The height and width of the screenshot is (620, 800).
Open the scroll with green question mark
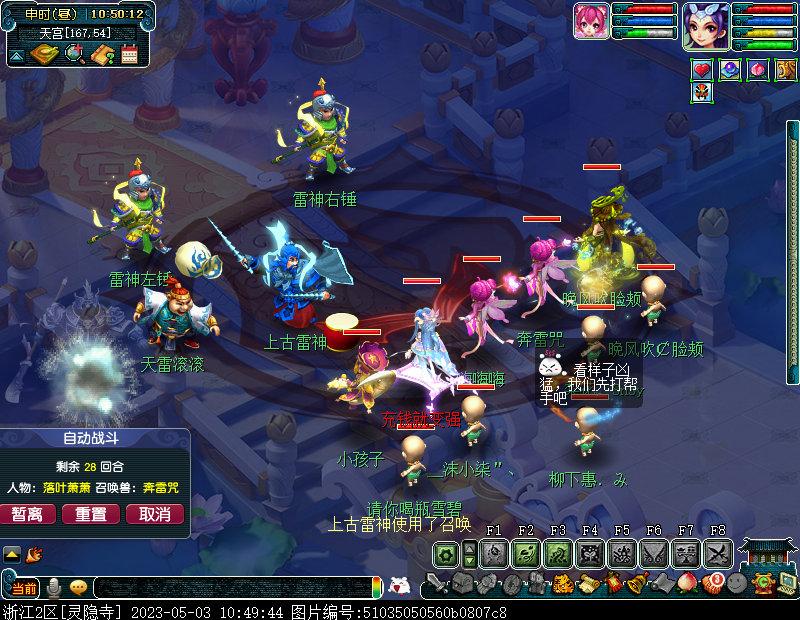pos(101,54)
